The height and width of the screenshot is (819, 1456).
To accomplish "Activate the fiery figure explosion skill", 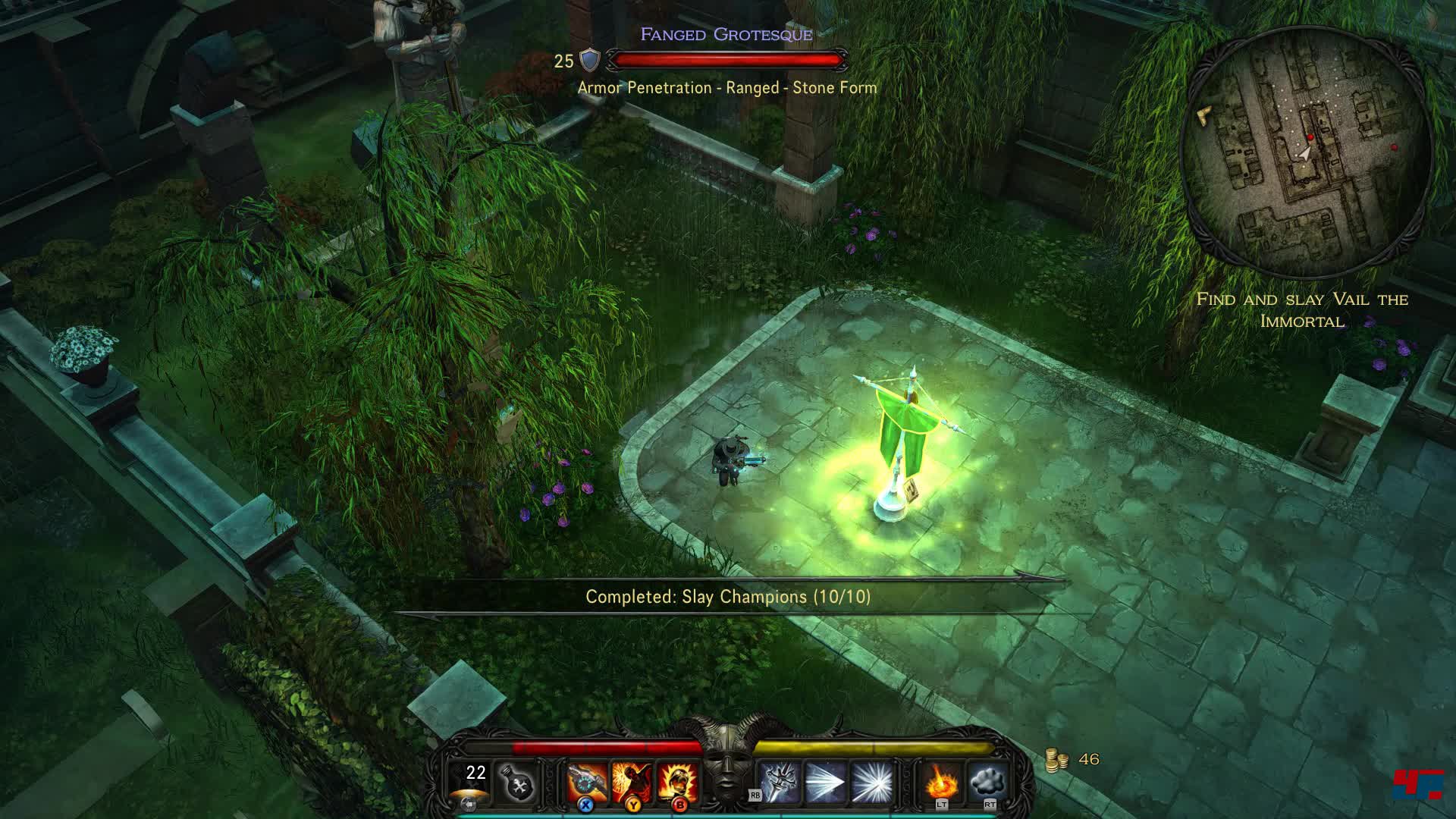I will [x=632, y=783].
